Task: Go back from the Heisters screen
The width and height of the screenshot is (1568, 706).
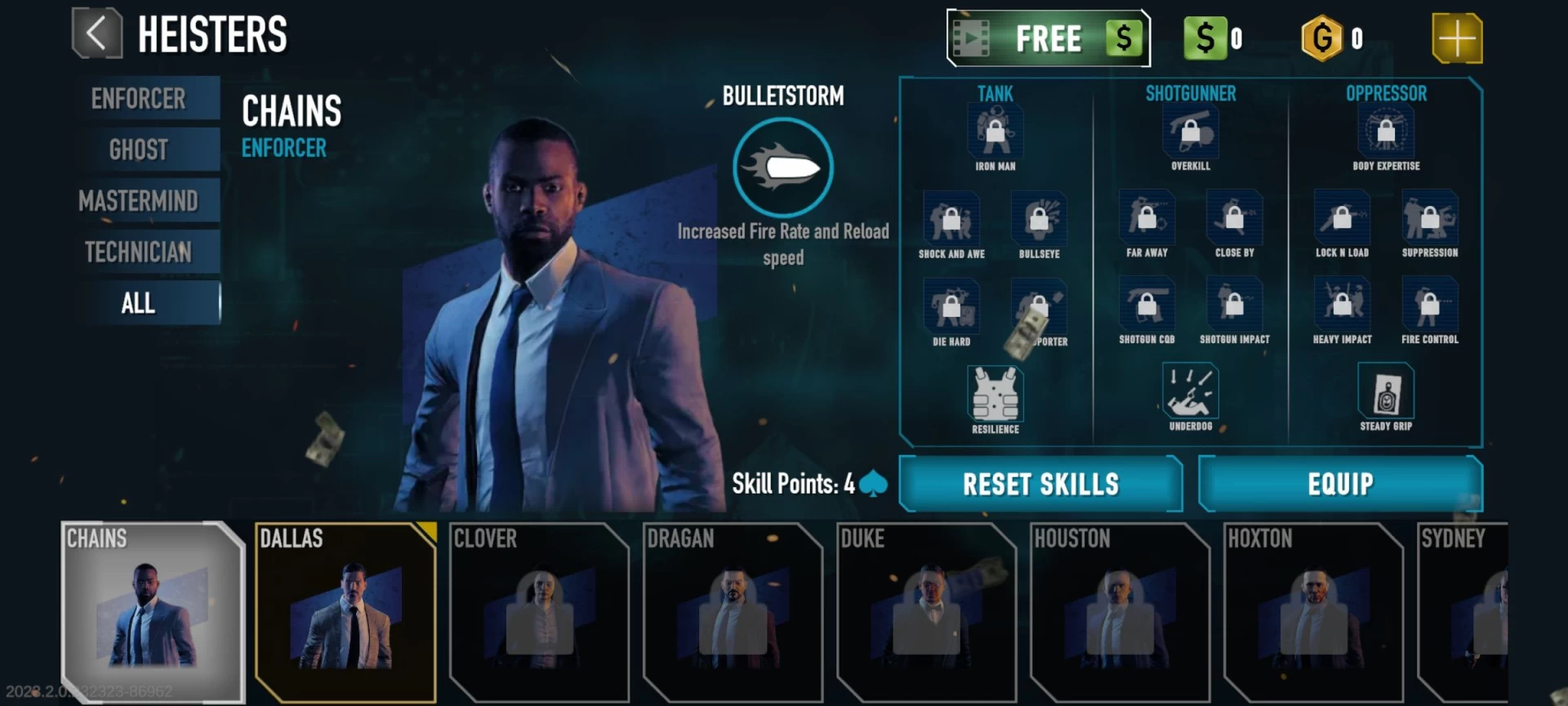Action: pyautogui.click(x=97, y=34)
